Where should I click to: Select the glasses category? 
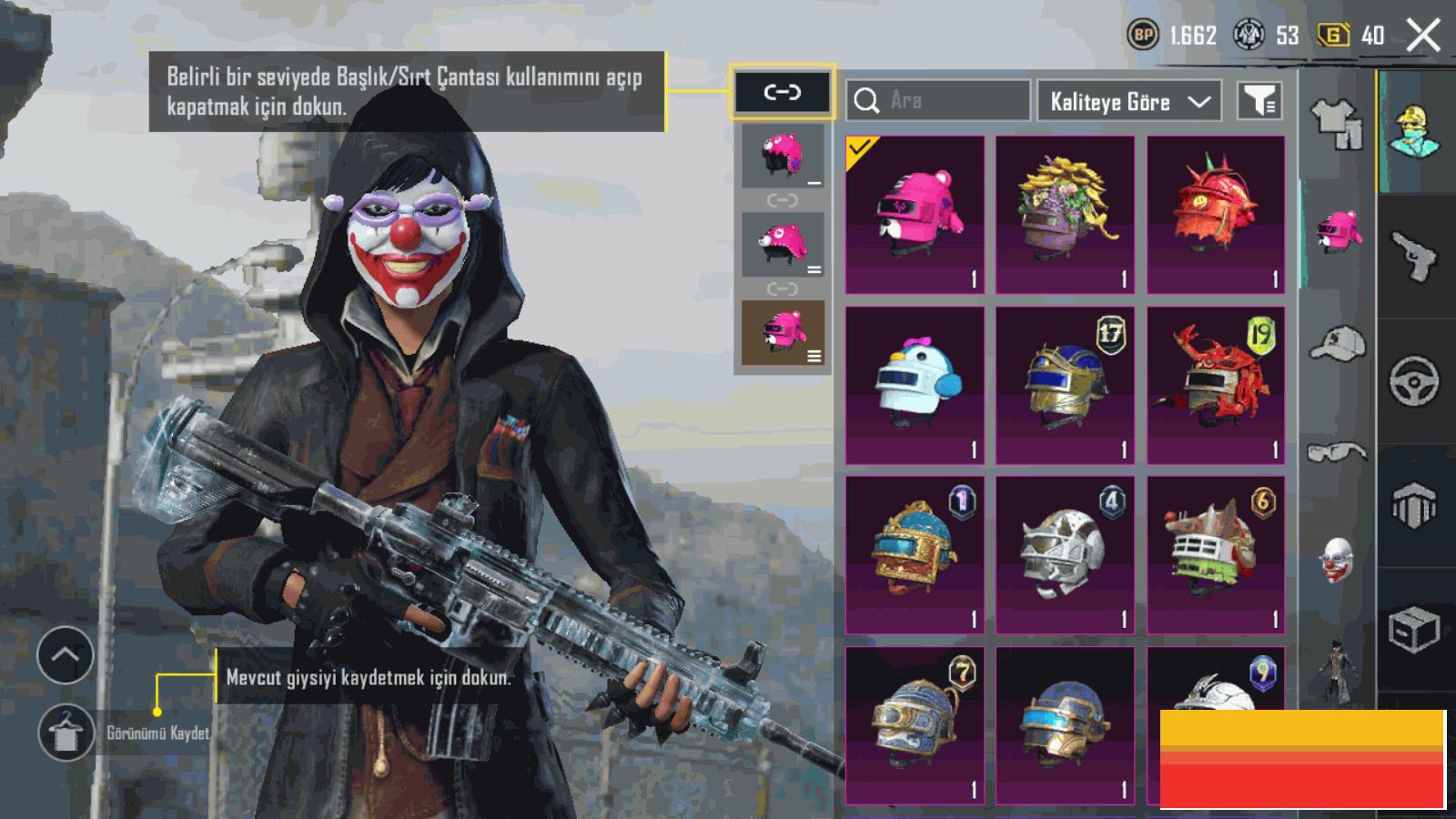1337,451
